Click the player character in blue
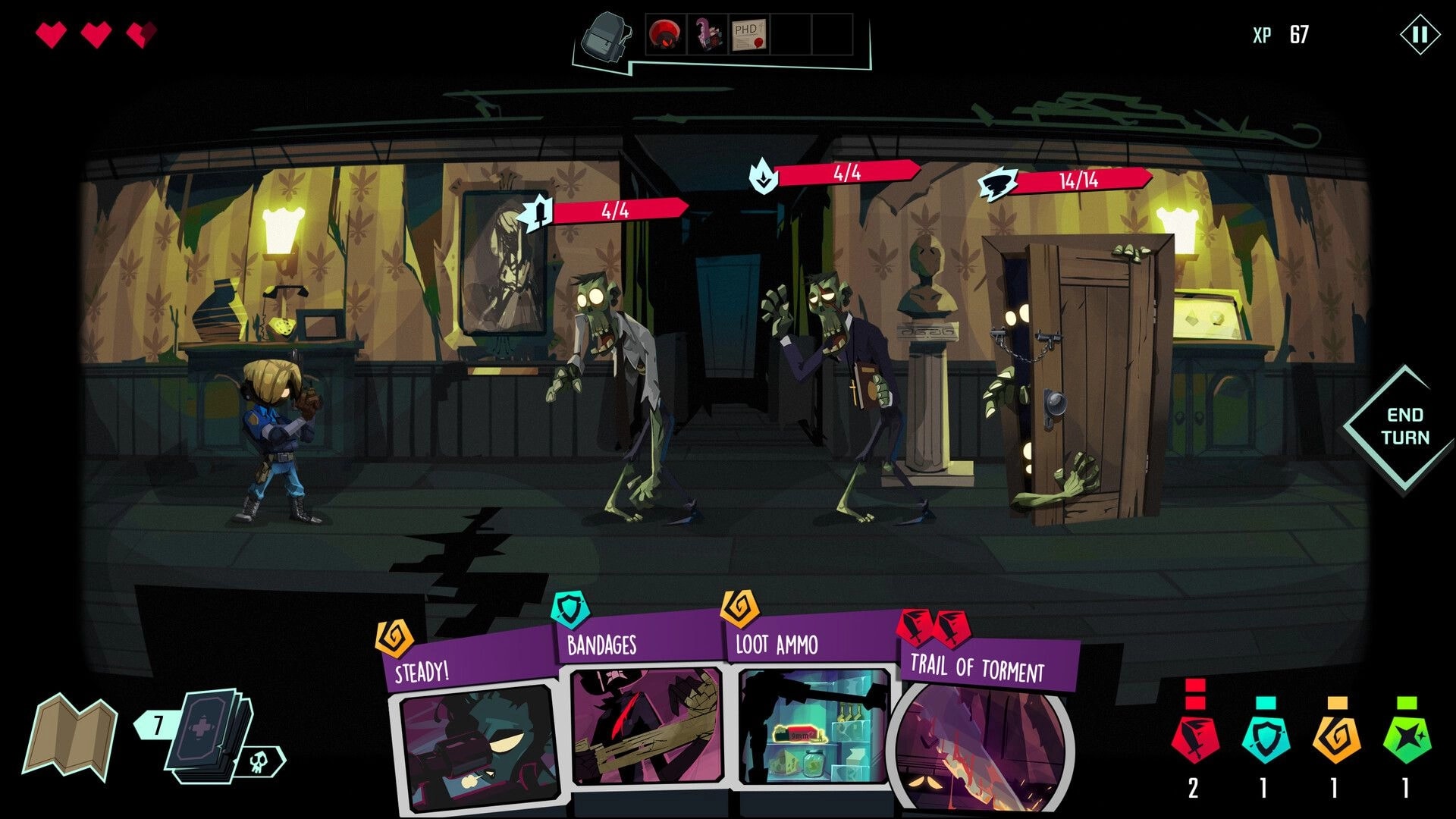Viewport: 1456px width, 819px height. (281, 440)
